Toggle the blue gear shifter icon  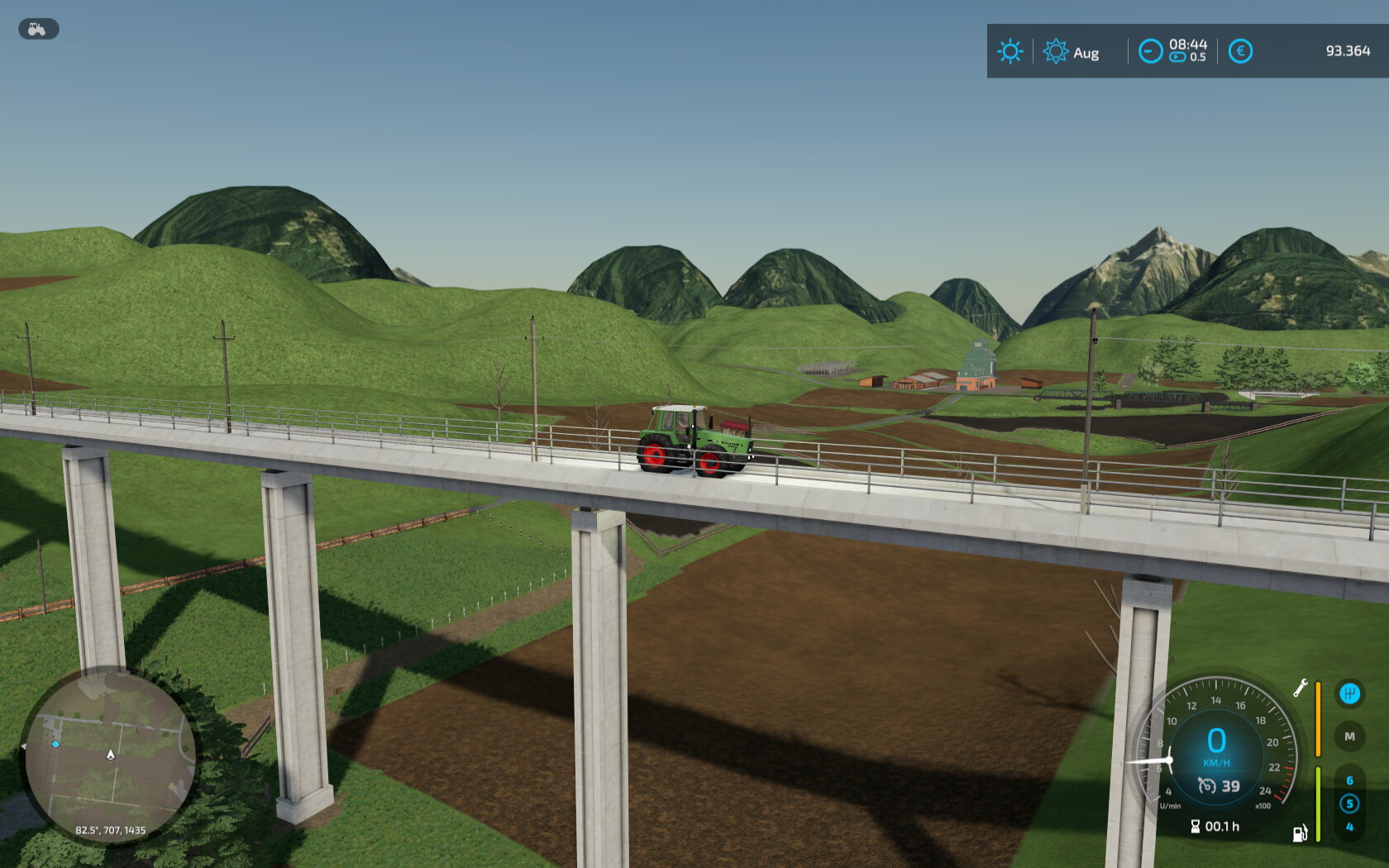(1349, 694)
